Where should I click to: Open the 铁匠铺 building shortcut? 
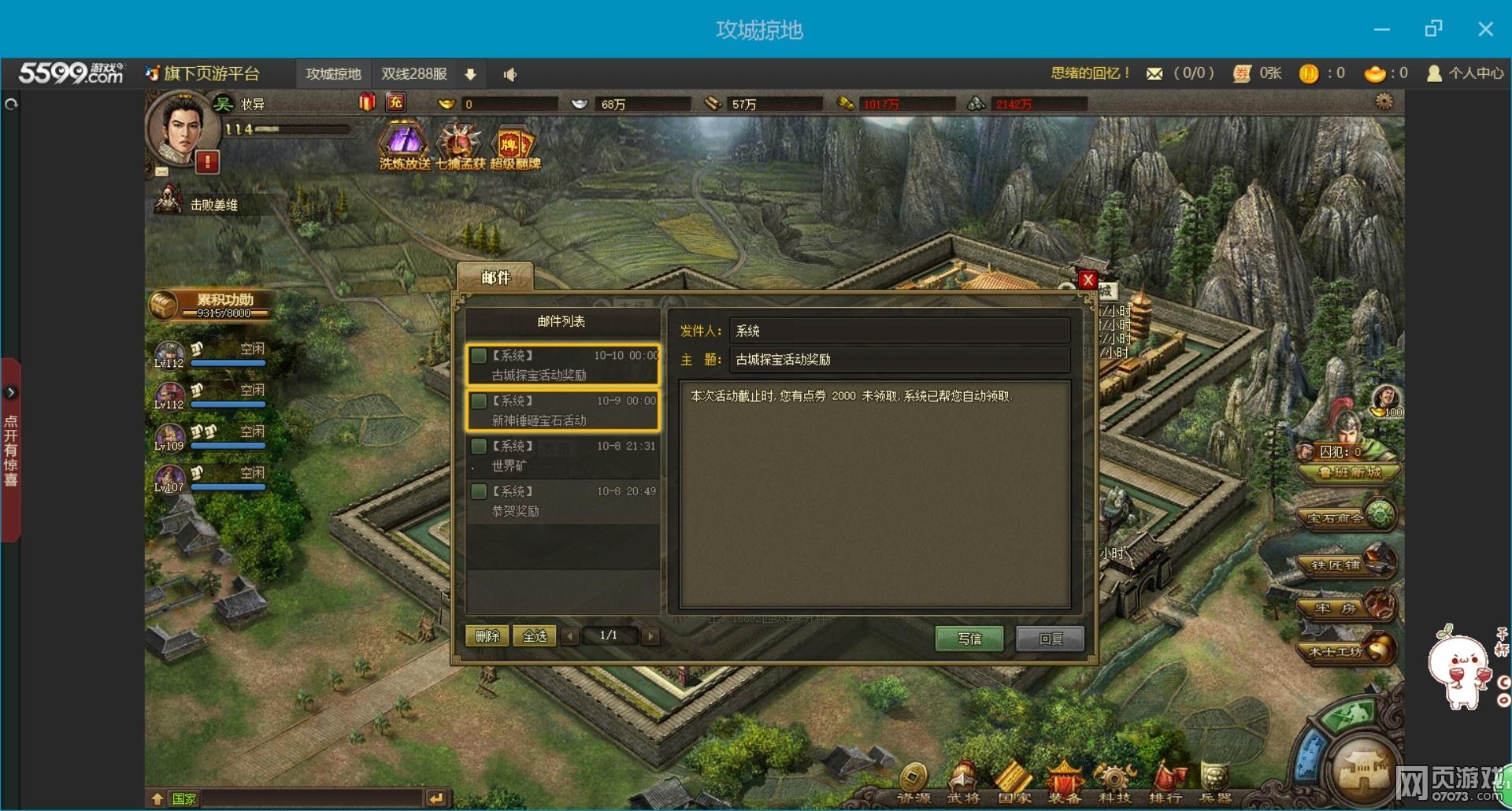[x=1347, y=564]
